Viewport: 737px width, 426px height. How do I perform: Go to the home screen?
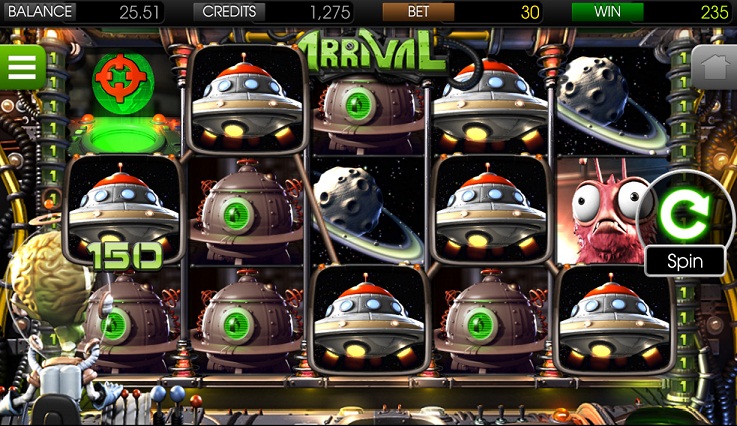[x=712, y=68]
